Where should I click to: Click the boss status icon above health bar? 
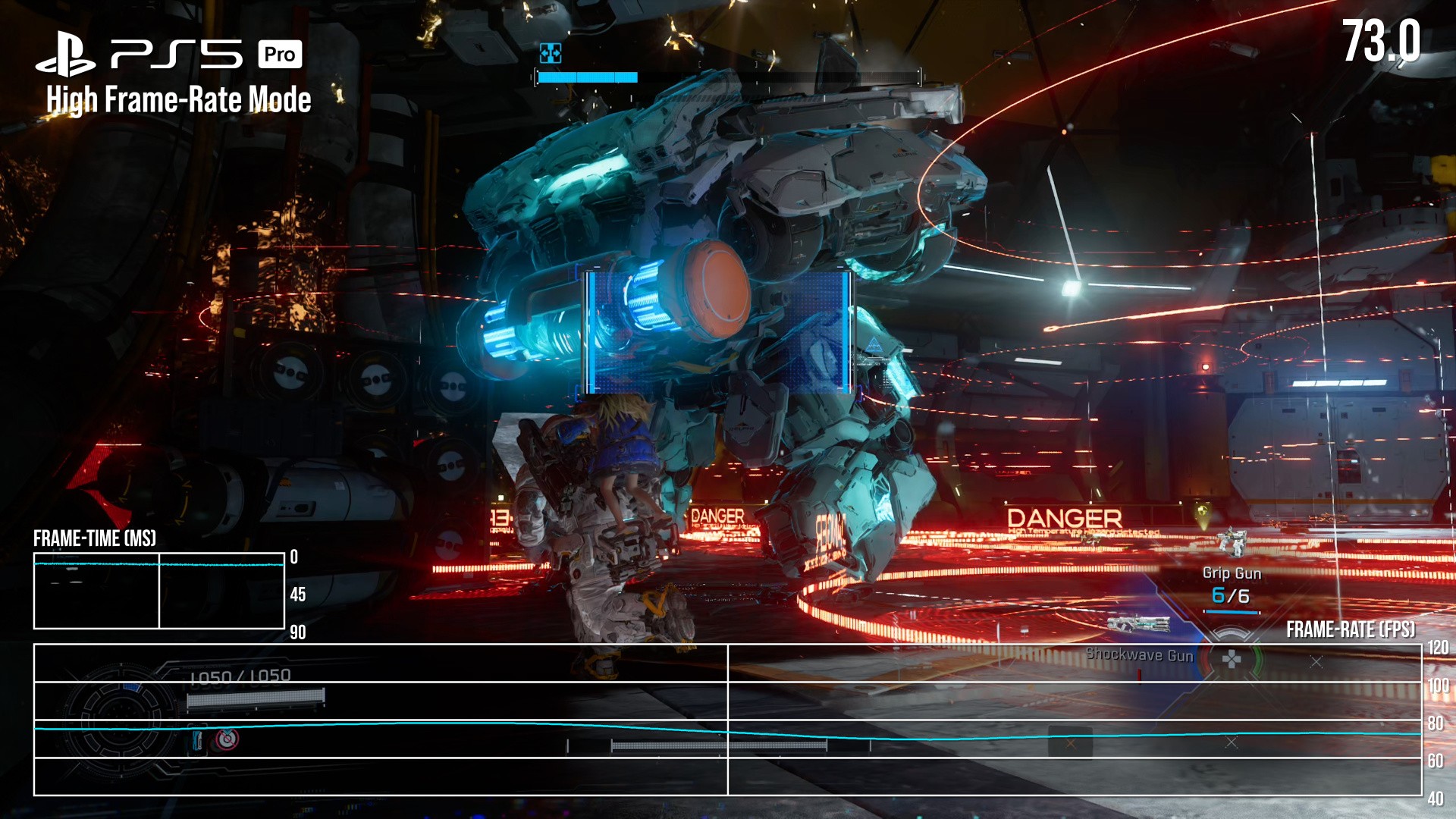tap(551, 52)
